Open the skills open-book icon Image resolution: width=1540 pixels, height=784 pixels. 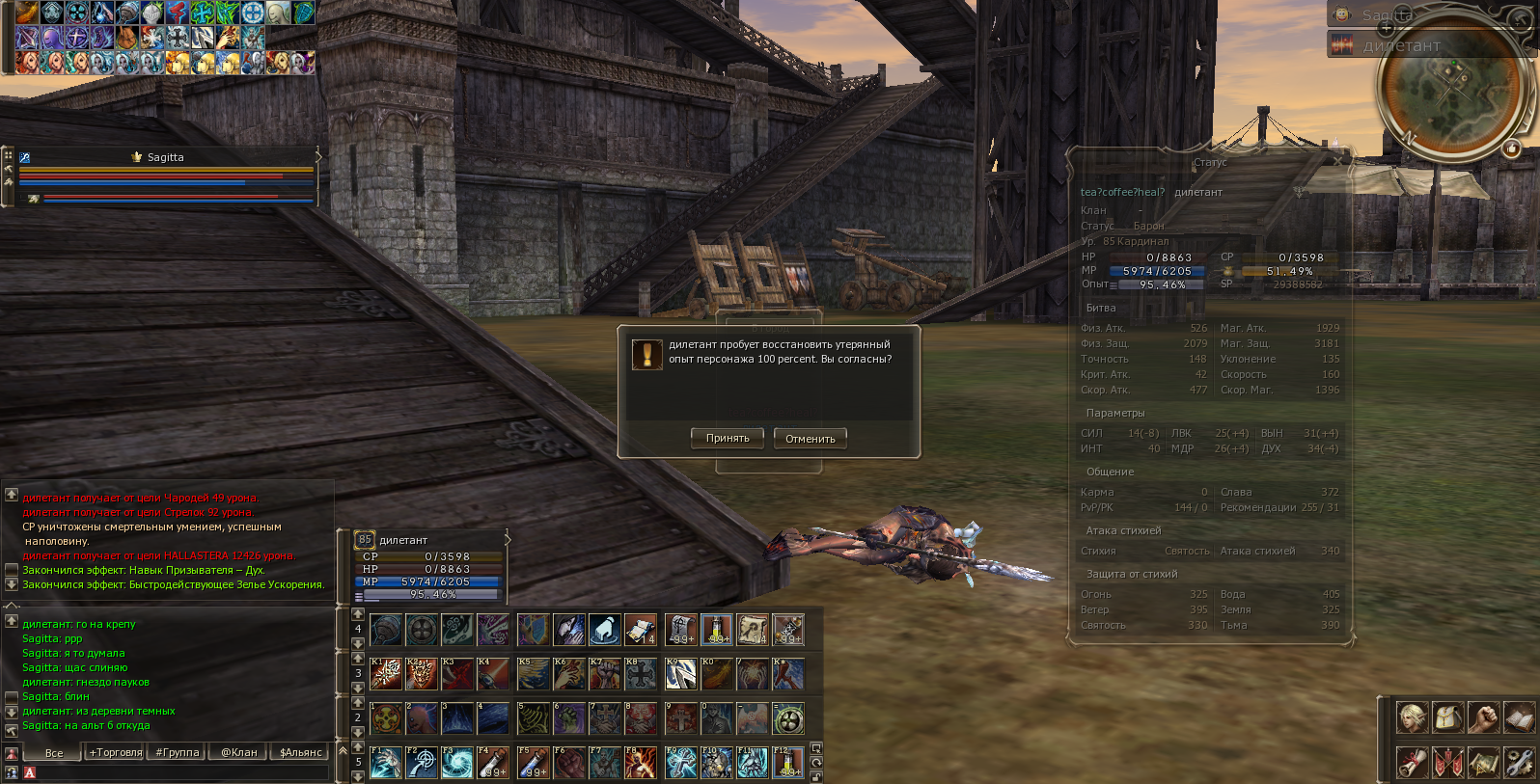1519,717
